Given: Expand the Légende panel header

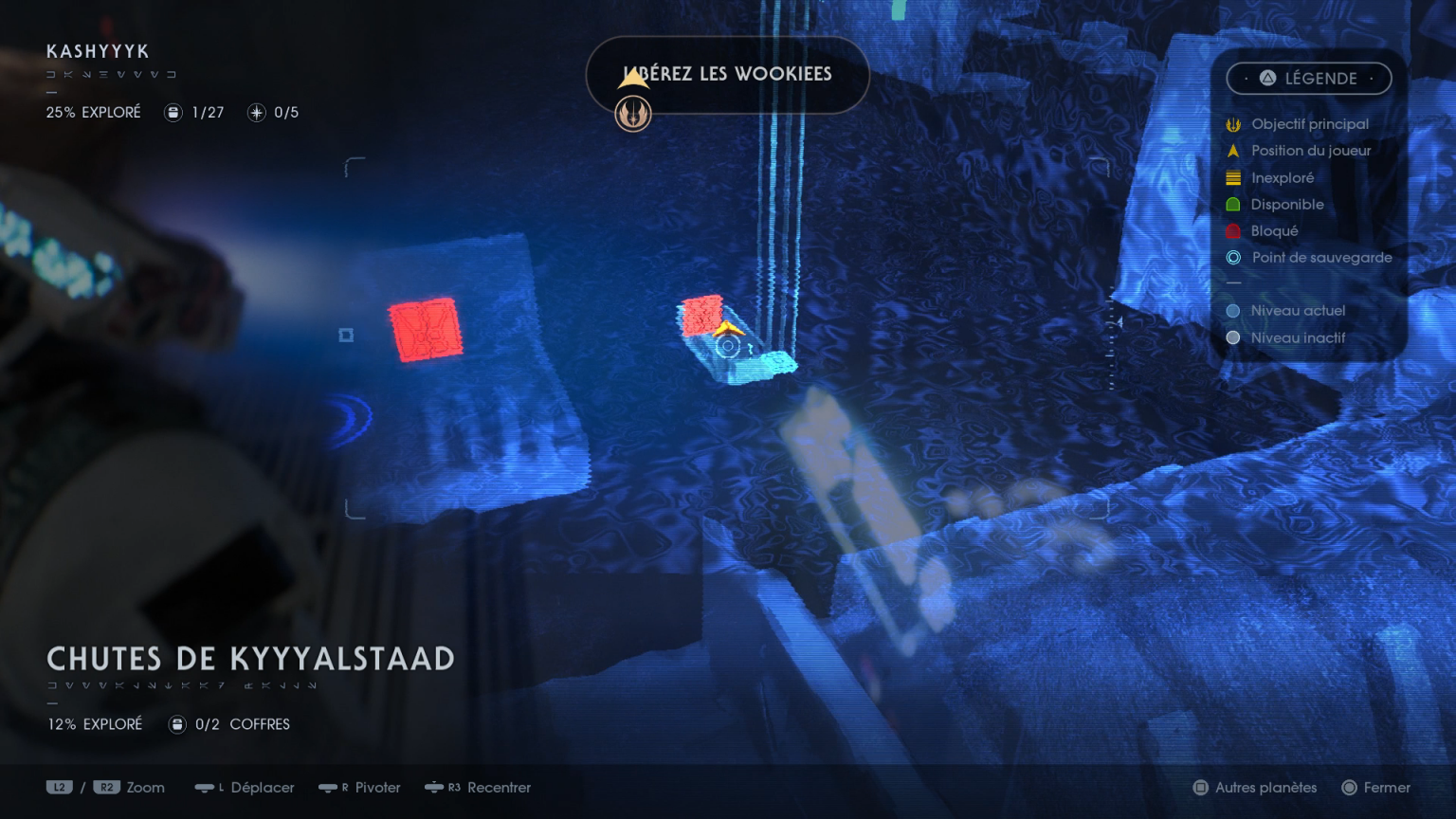Looking at the screenshot, I should coord(1309,79).
